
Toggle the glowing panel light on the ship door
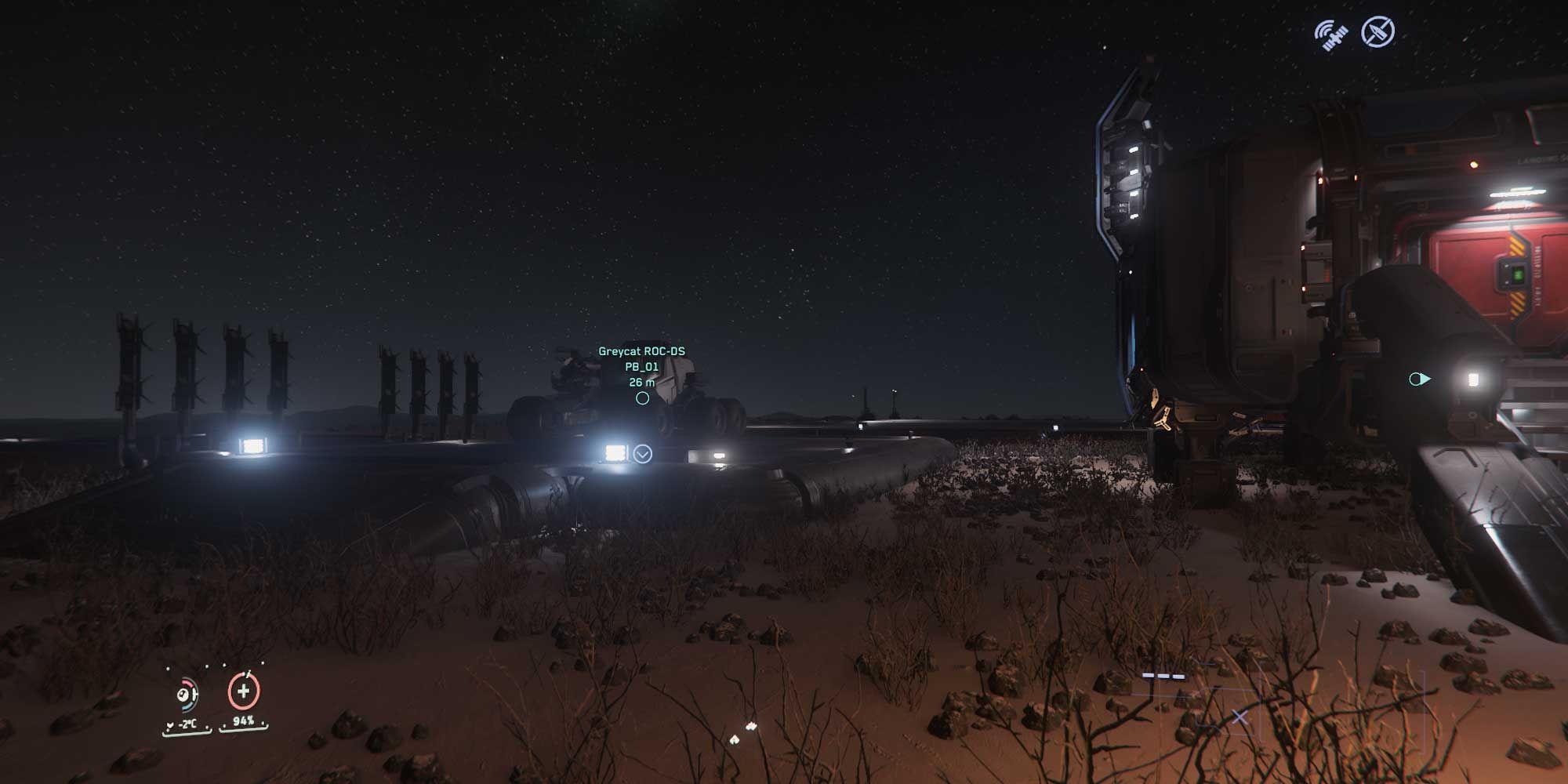(x=1473, y=380)
